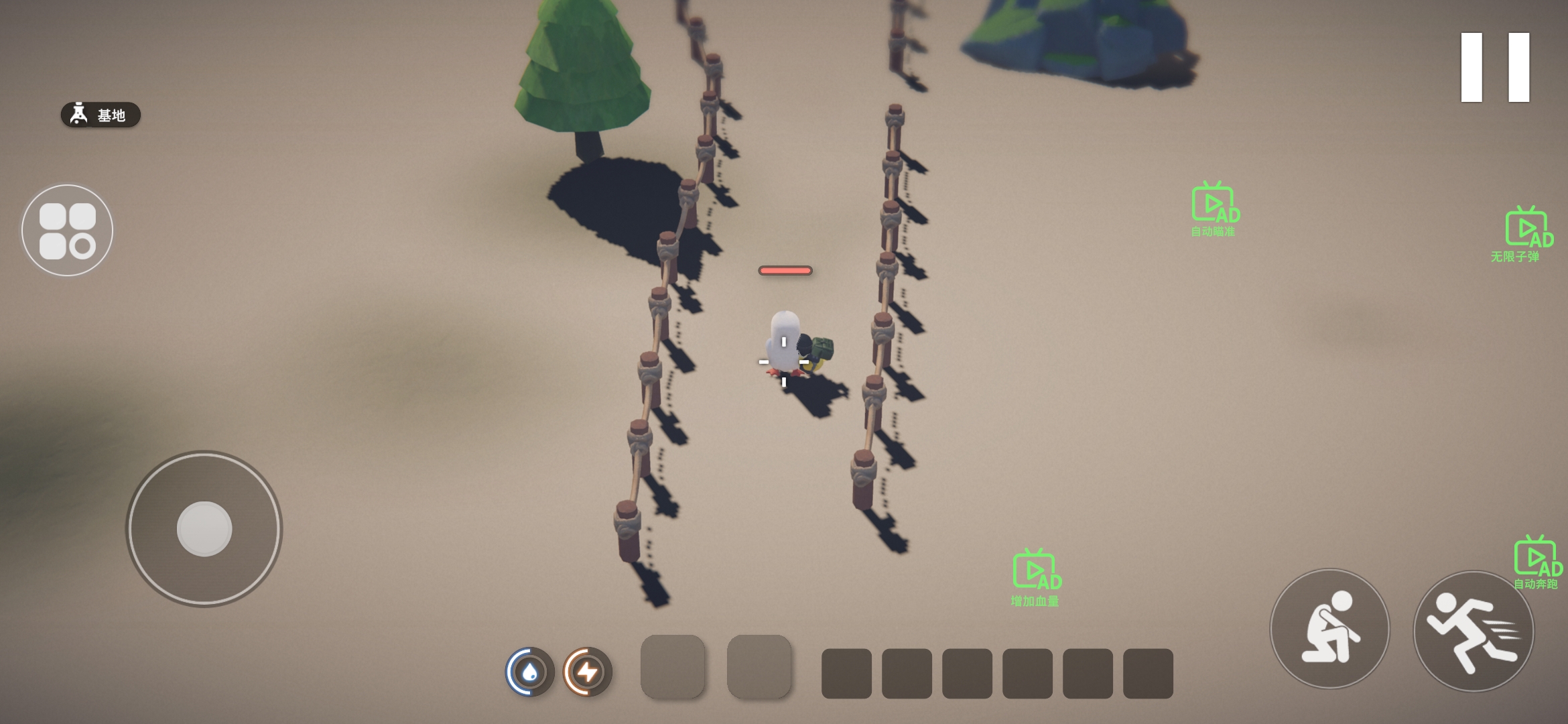Activate the crouch button
The height and width of the screenshot is (724, 1568).
click(x=1329, y=629)
